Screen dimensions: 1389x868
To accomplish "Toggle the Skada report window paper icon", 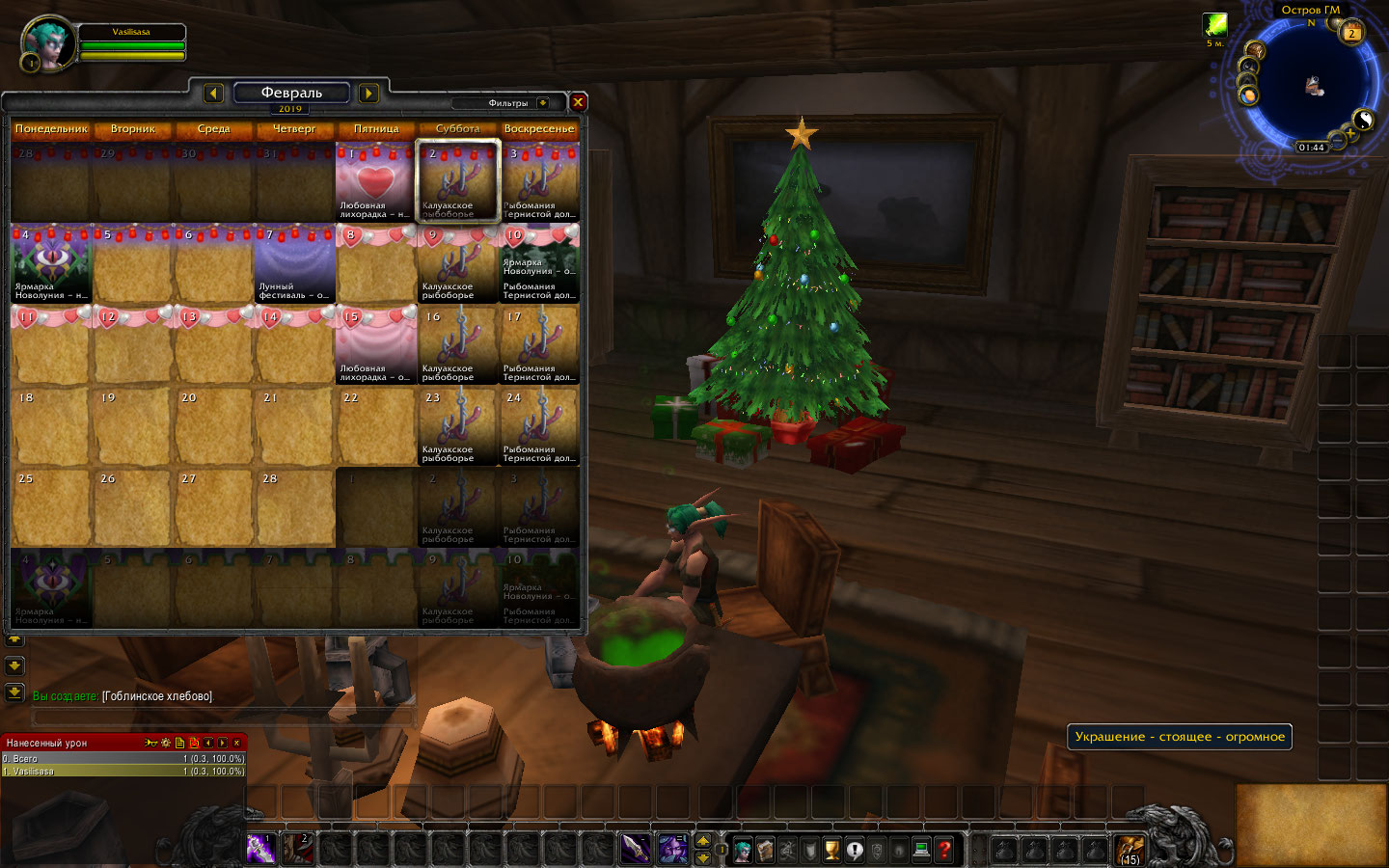I will pos(179,743).
